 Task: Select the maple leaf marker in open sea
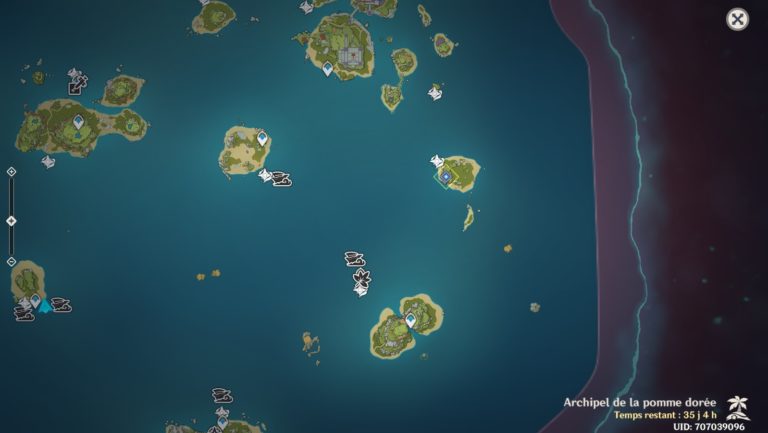[361, 279]
